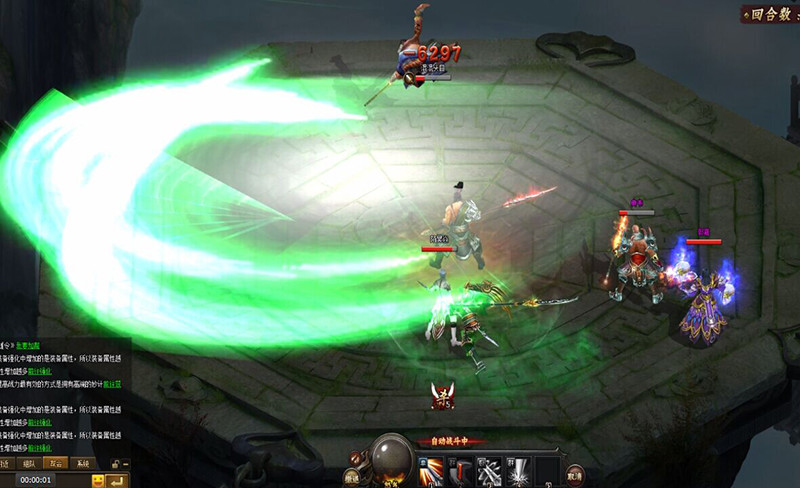Cast the white light burst skill
Viewport: 800px width, 488px height.
(517, 471)
